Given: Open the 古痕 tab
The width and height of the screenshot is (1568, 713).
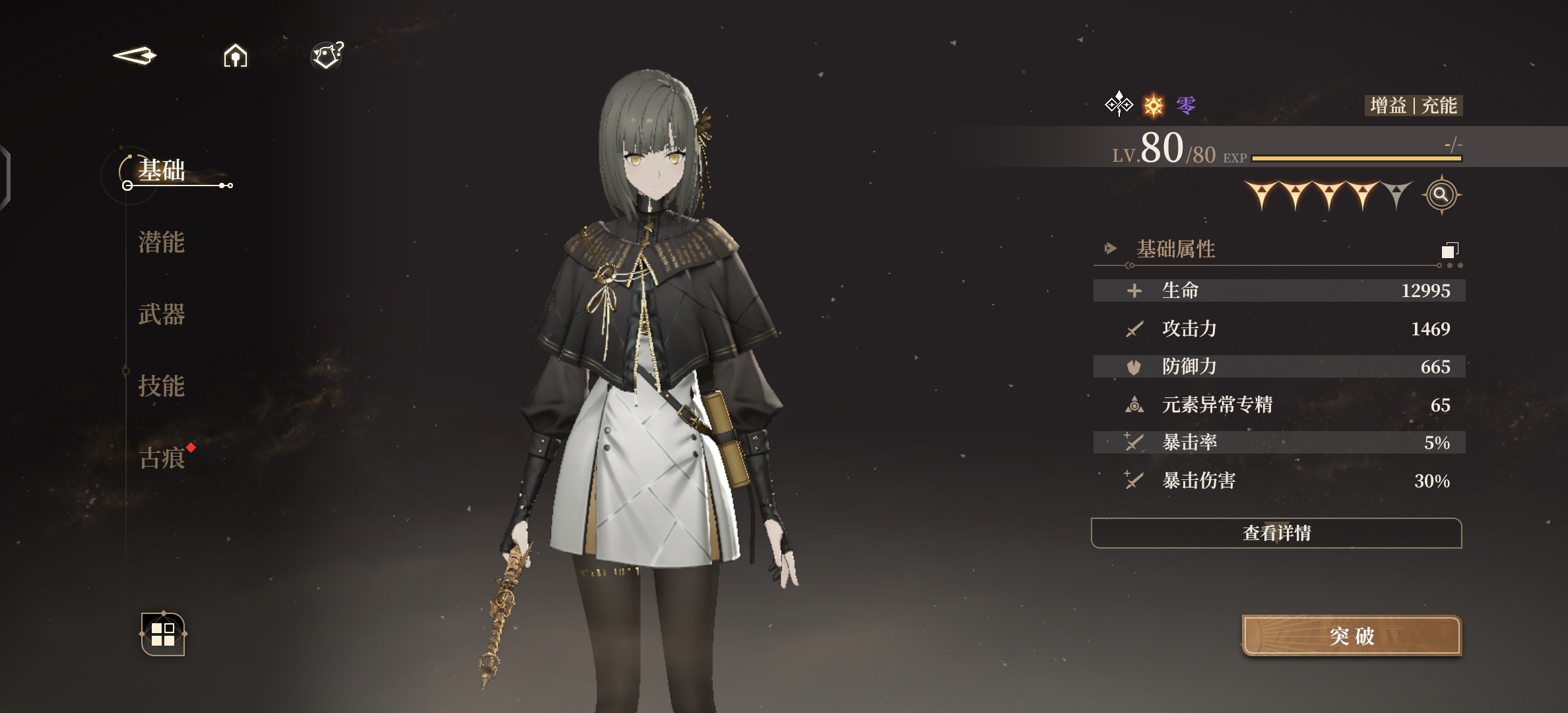Looking at the screenshot, I should (162, 458).
